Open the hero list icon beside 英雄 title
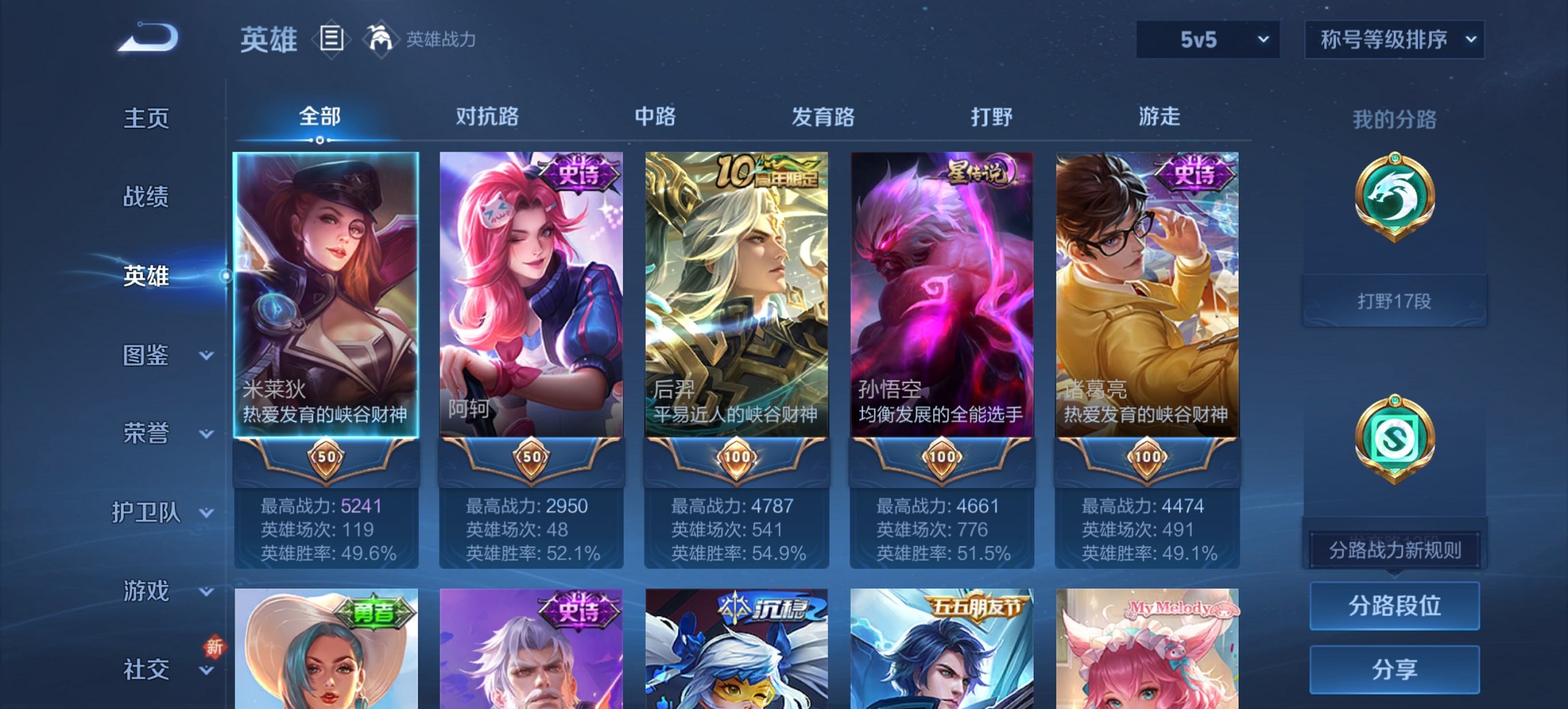This screenshot has width=1568, height=709. pyautogui.click(x=331, y=39)
